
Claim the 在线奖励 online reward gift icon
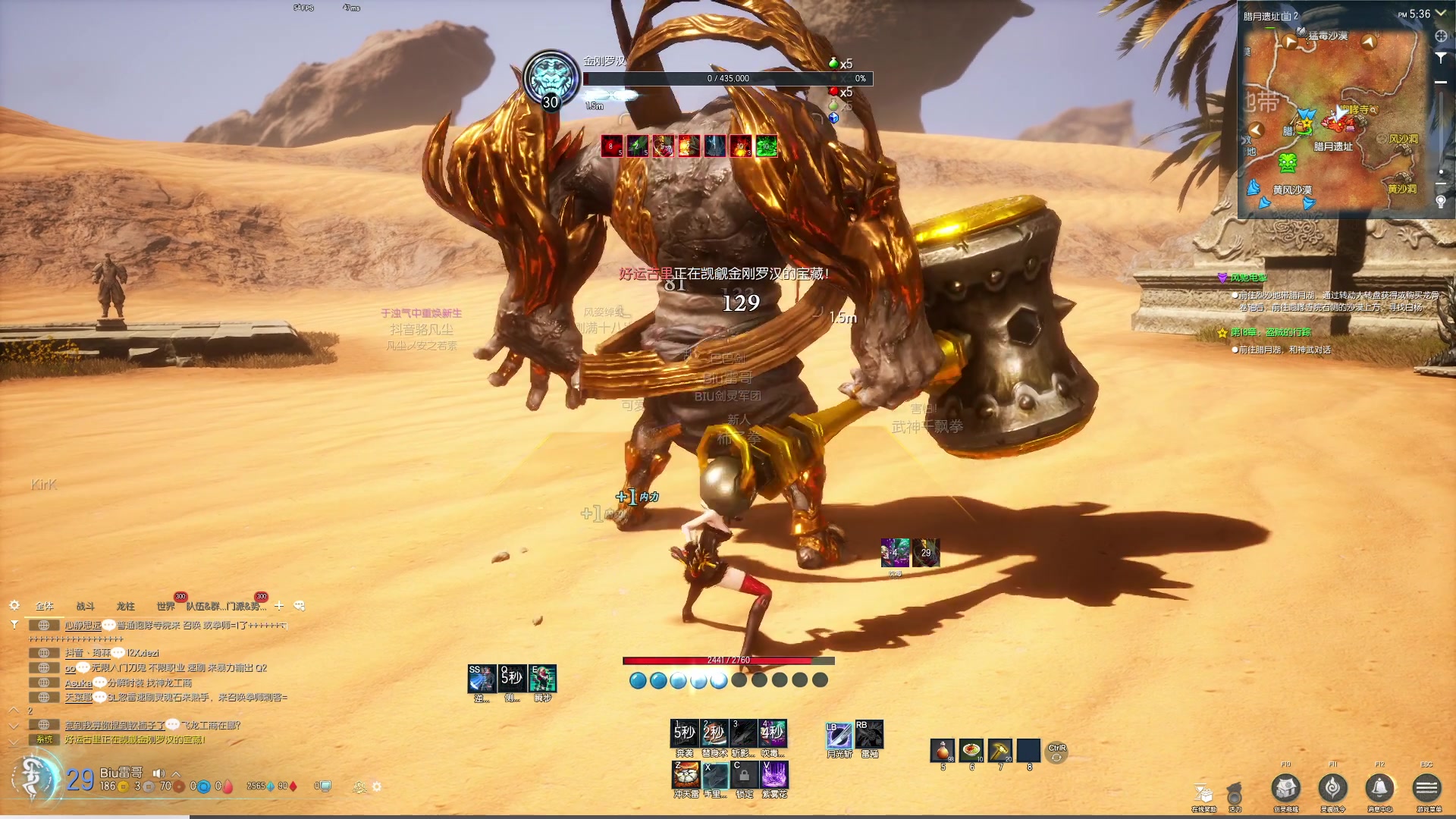(1203, 794)
